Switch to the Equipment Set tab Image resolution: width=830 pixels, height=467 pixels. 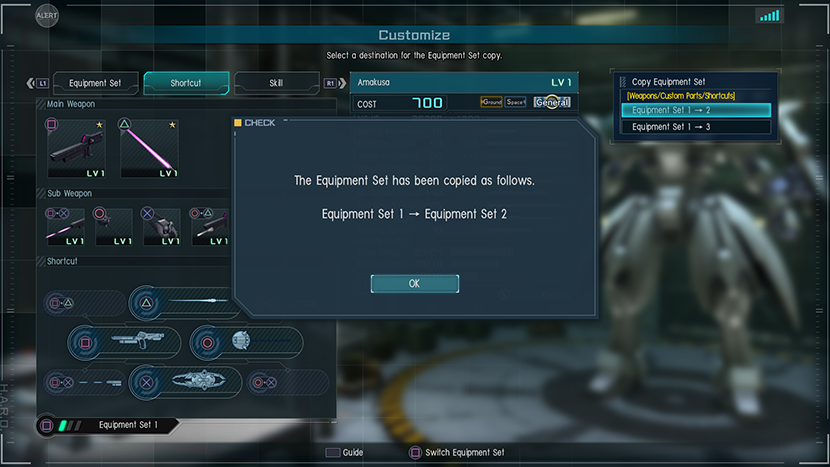[x=95, y=83]
